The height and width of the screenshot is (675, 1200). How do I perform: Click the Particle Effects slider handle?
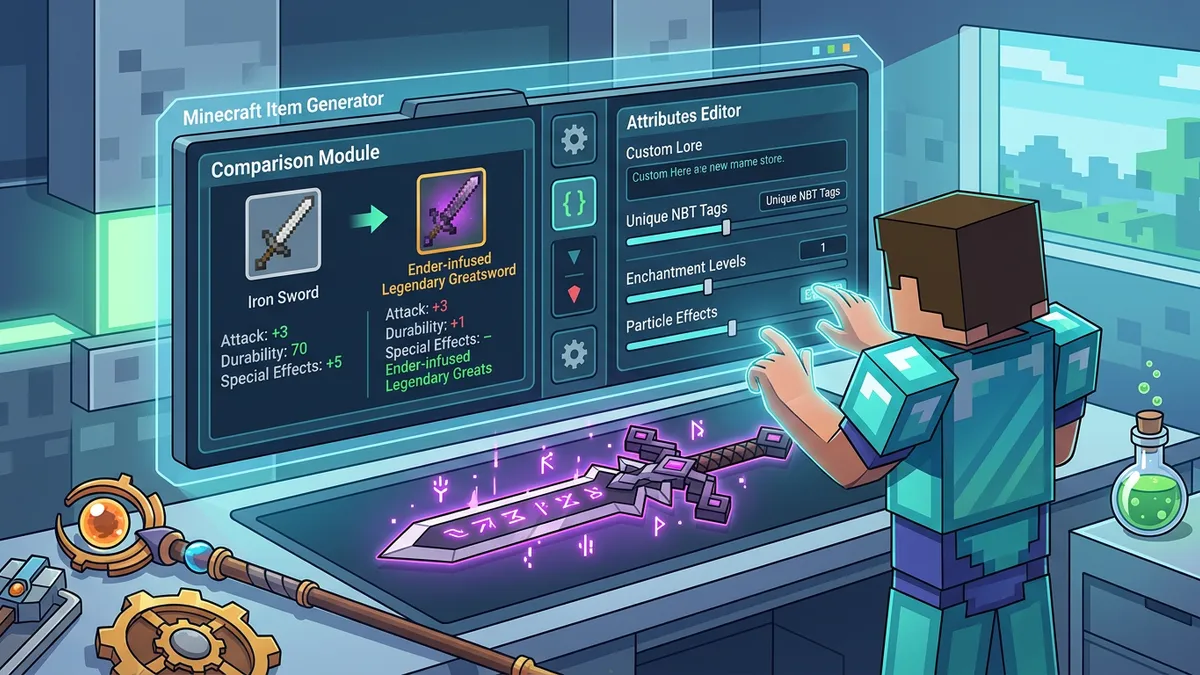click(733, 328)
